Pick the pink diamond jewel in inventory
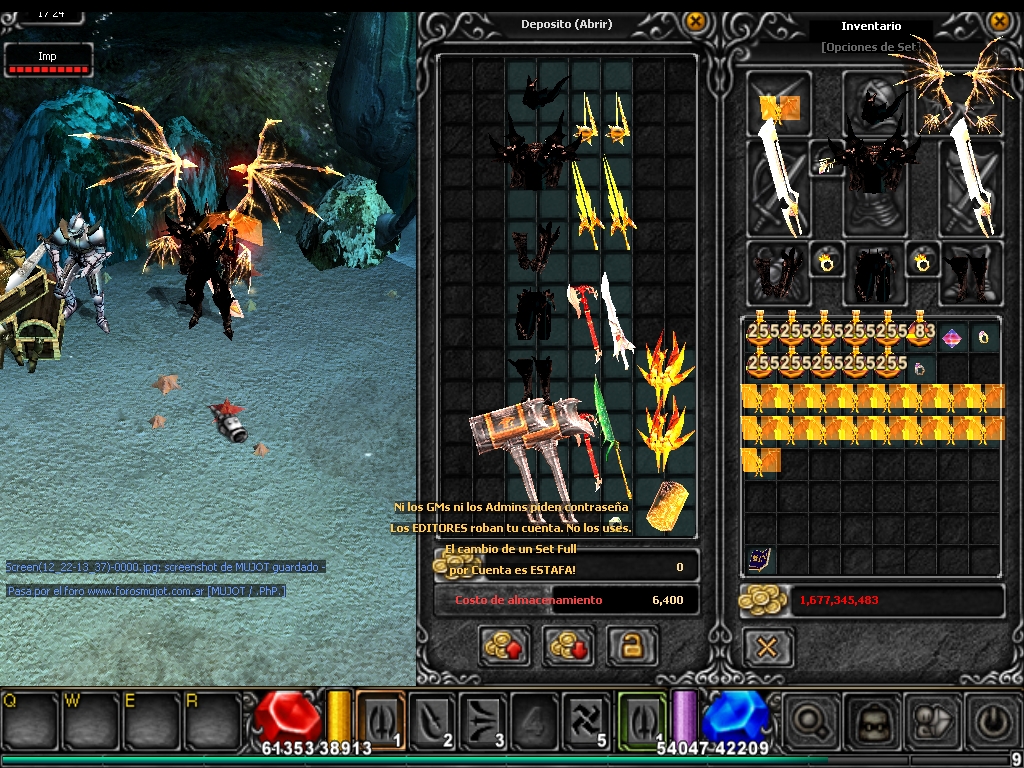 coord(953,337)
